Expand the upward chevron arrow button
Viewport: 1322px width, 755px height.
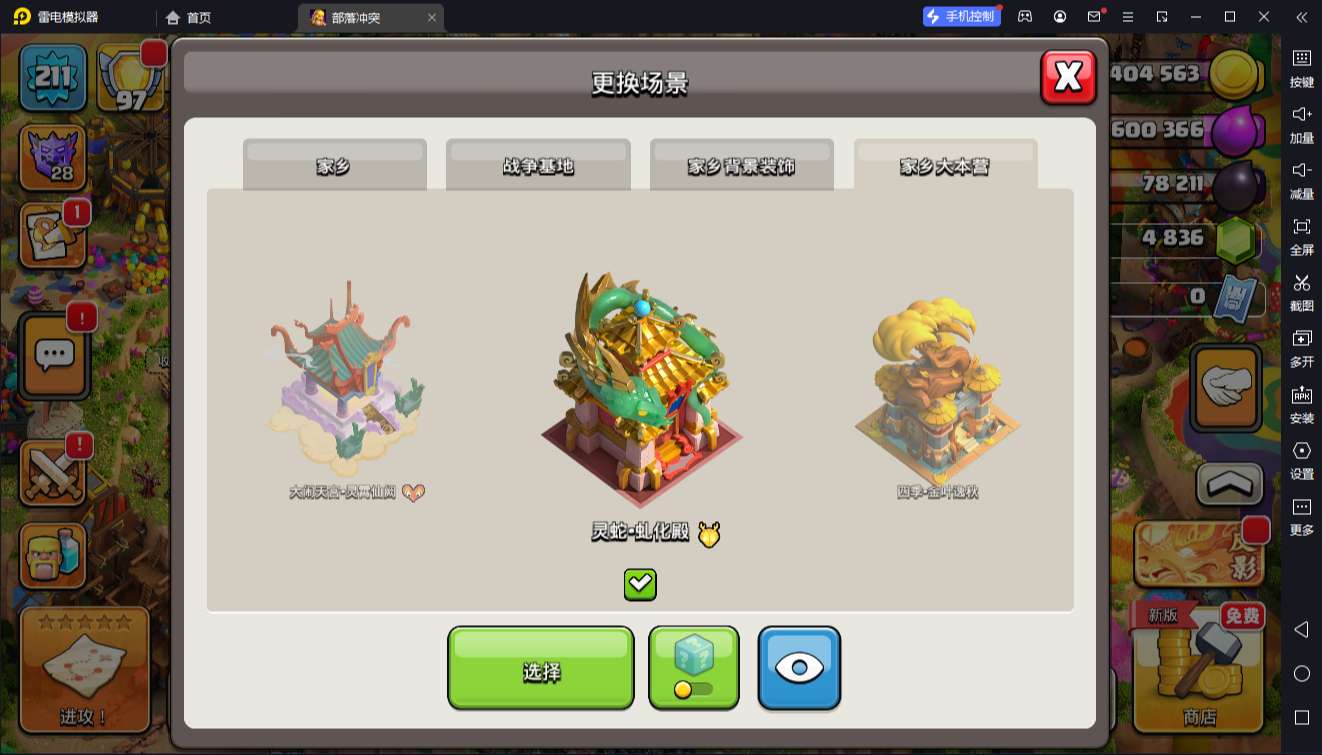click(1229, 484)
